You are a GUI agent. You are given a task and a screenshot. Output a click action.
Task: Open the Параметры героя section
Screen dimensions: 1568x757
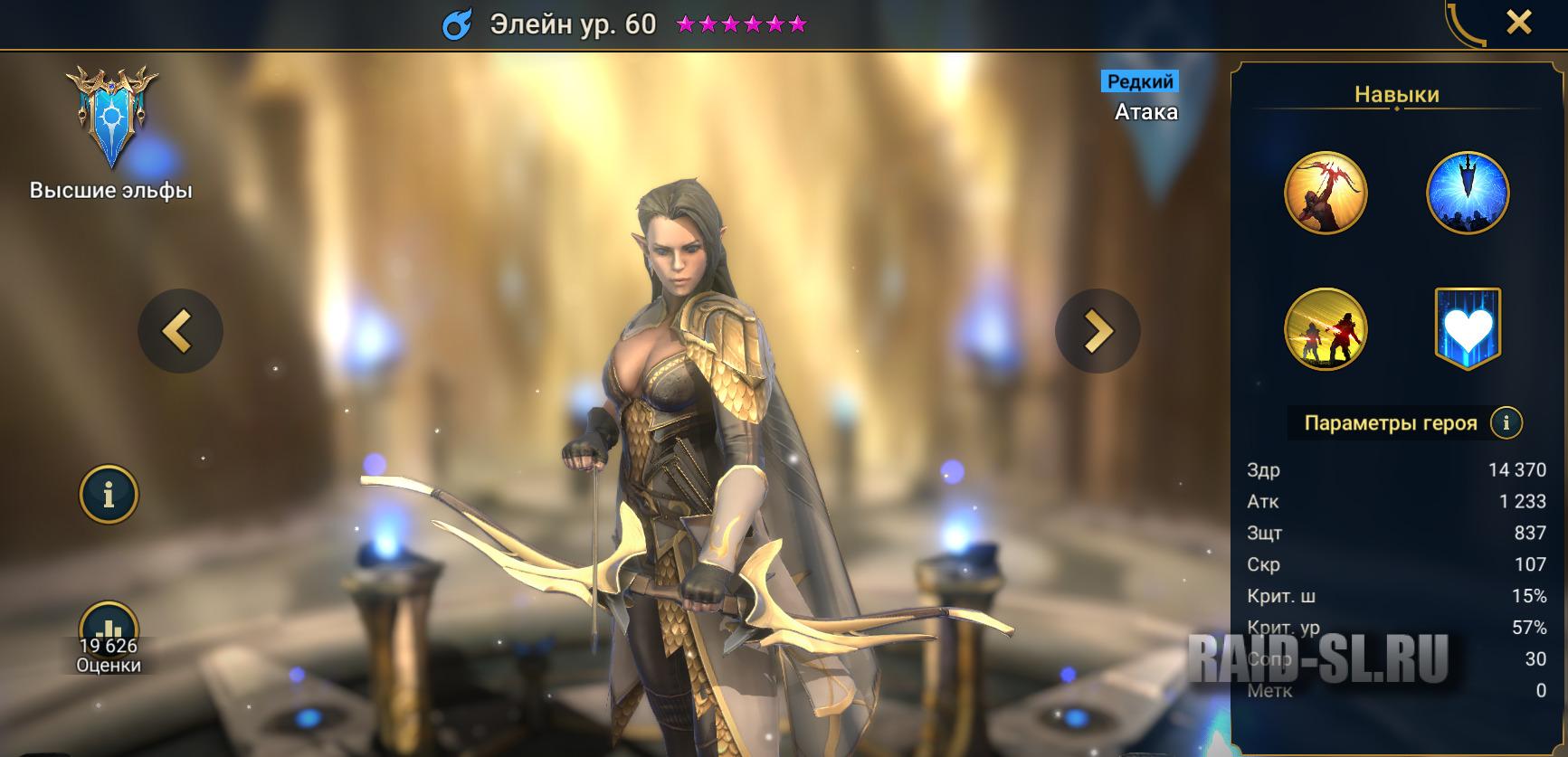[x=1390, y=421]
